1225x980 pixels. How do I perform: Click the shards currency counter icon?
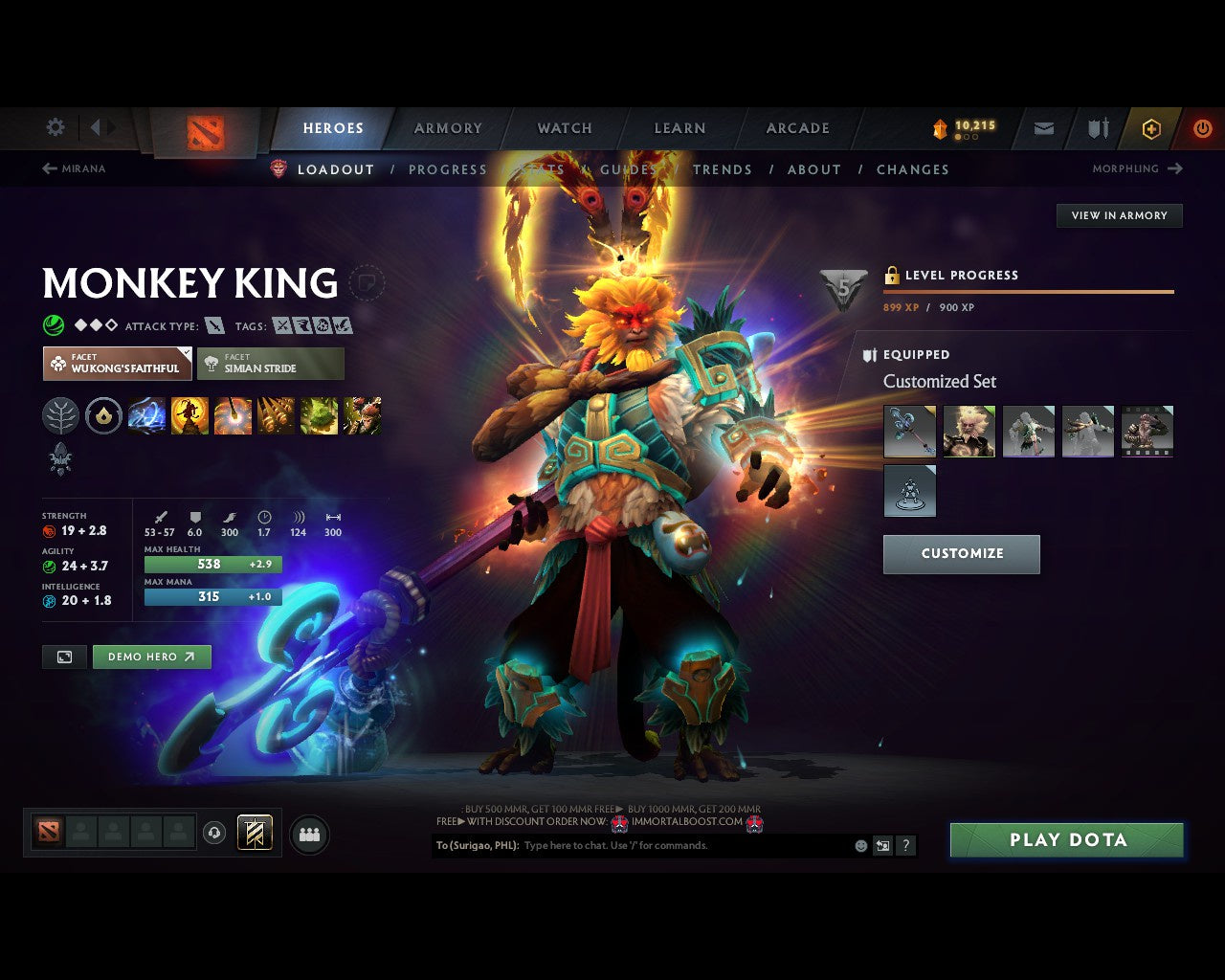[x=938, y=125]
